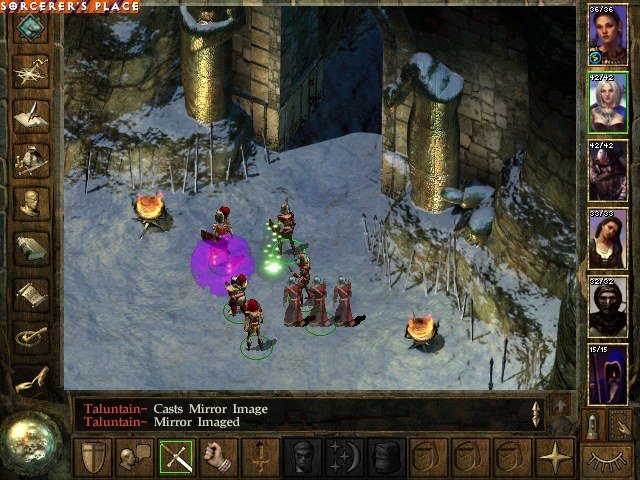Open the journal with quill icon

[31, 113]
